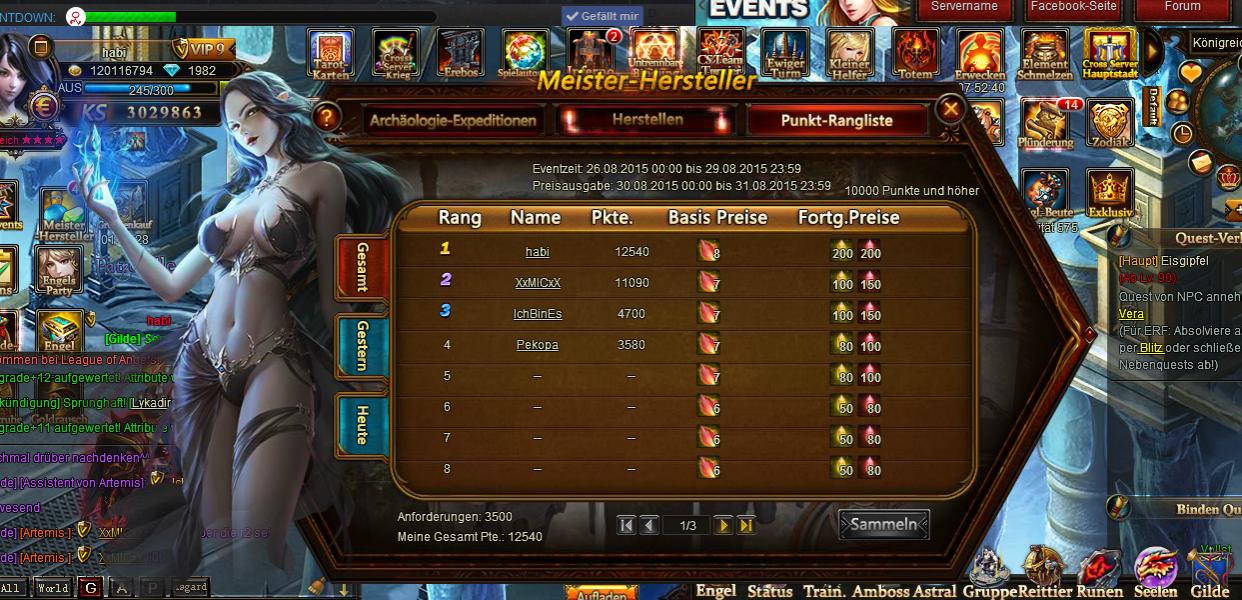Viewport: 1242px width, 600px height.
Task: Open the Forum link button
Action: [x=1182, y=7]
